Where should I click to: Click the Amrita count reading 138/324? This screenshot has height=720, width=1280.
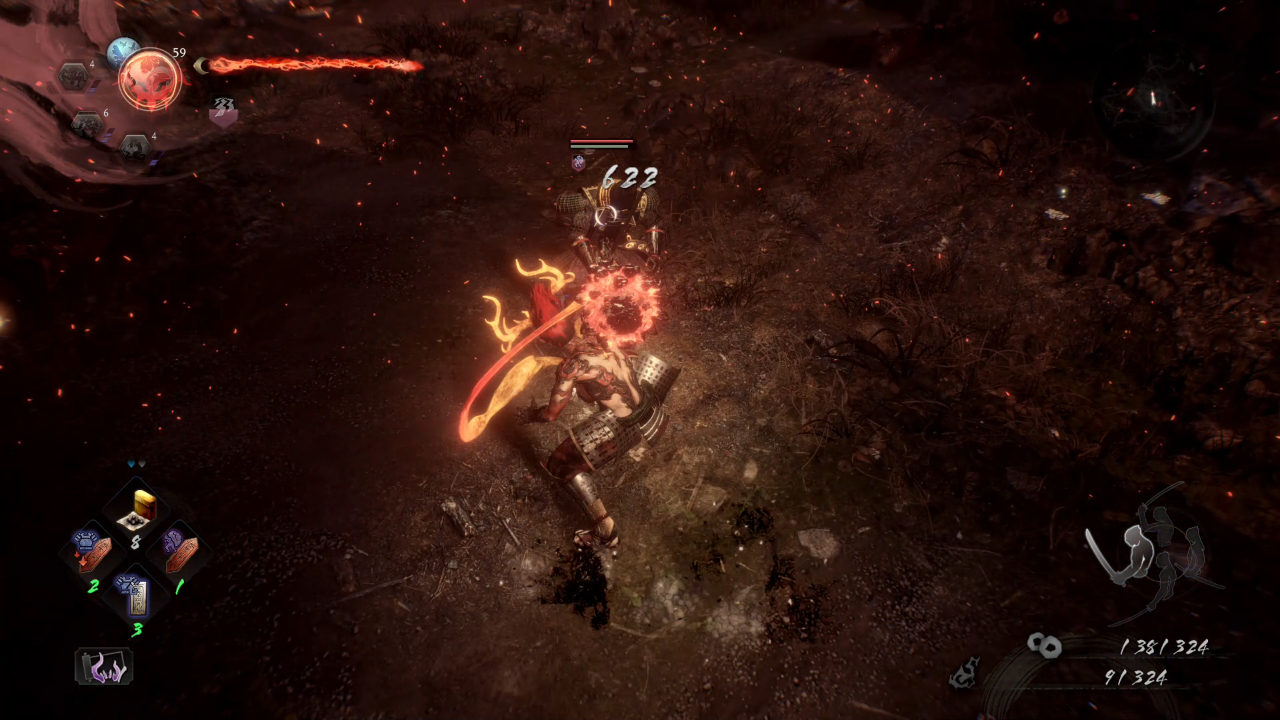pos(1165,647)
